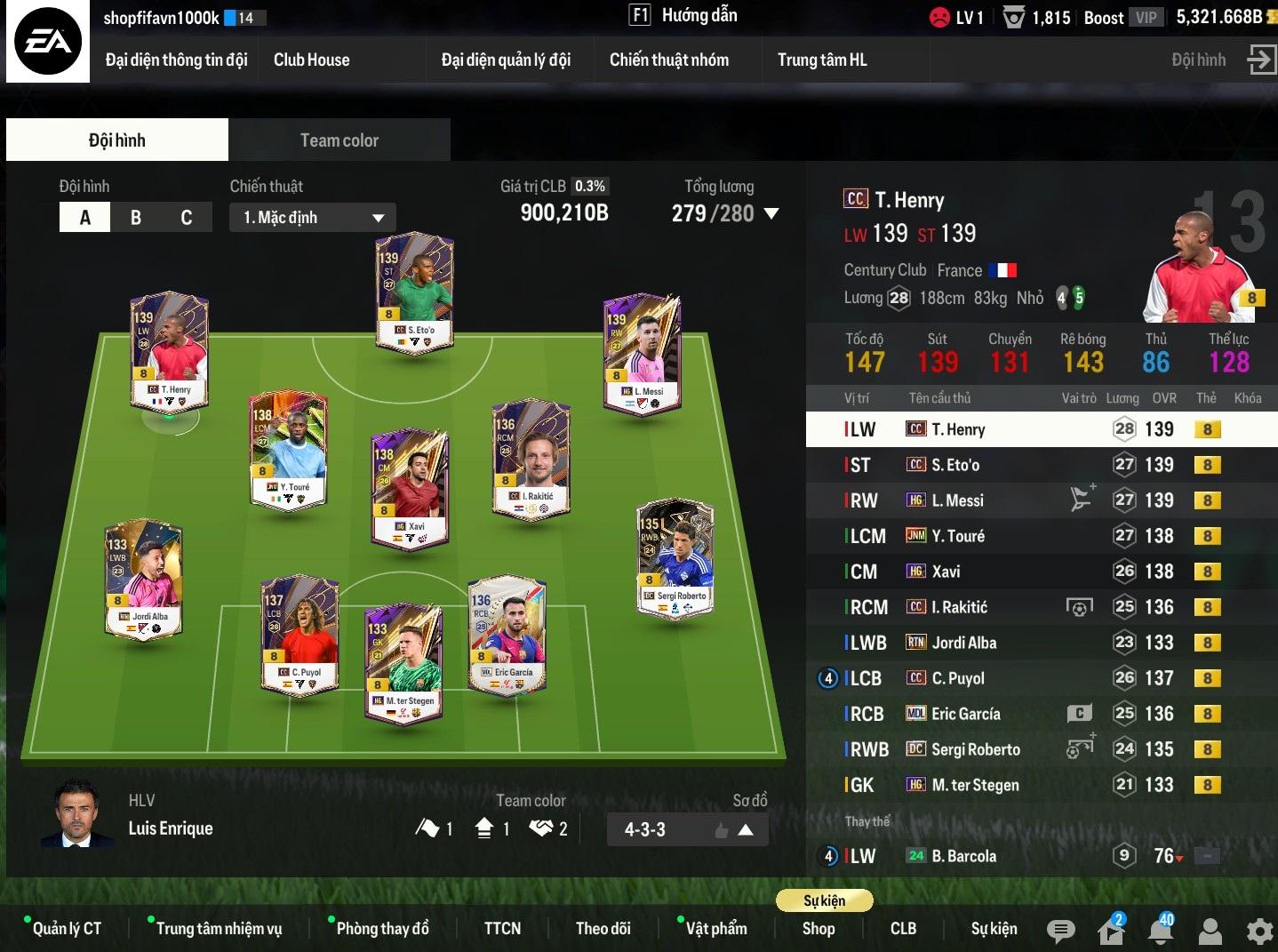The image size is (1278, 952).
Task: Select the Y. Touré row in the list
Action: 1022,536
